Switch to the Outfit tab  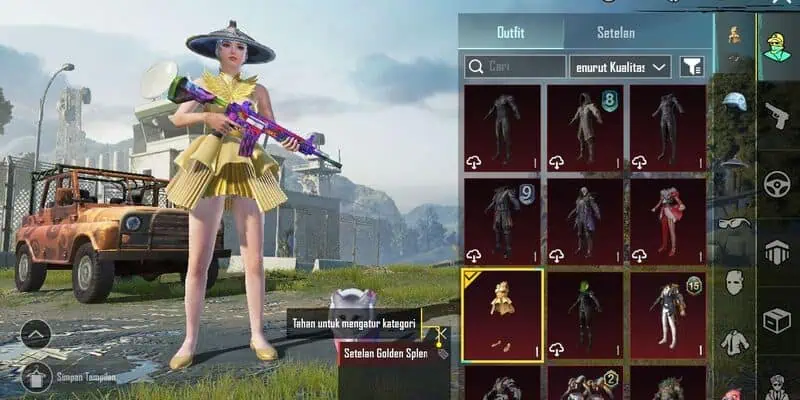tap(510, 32)
